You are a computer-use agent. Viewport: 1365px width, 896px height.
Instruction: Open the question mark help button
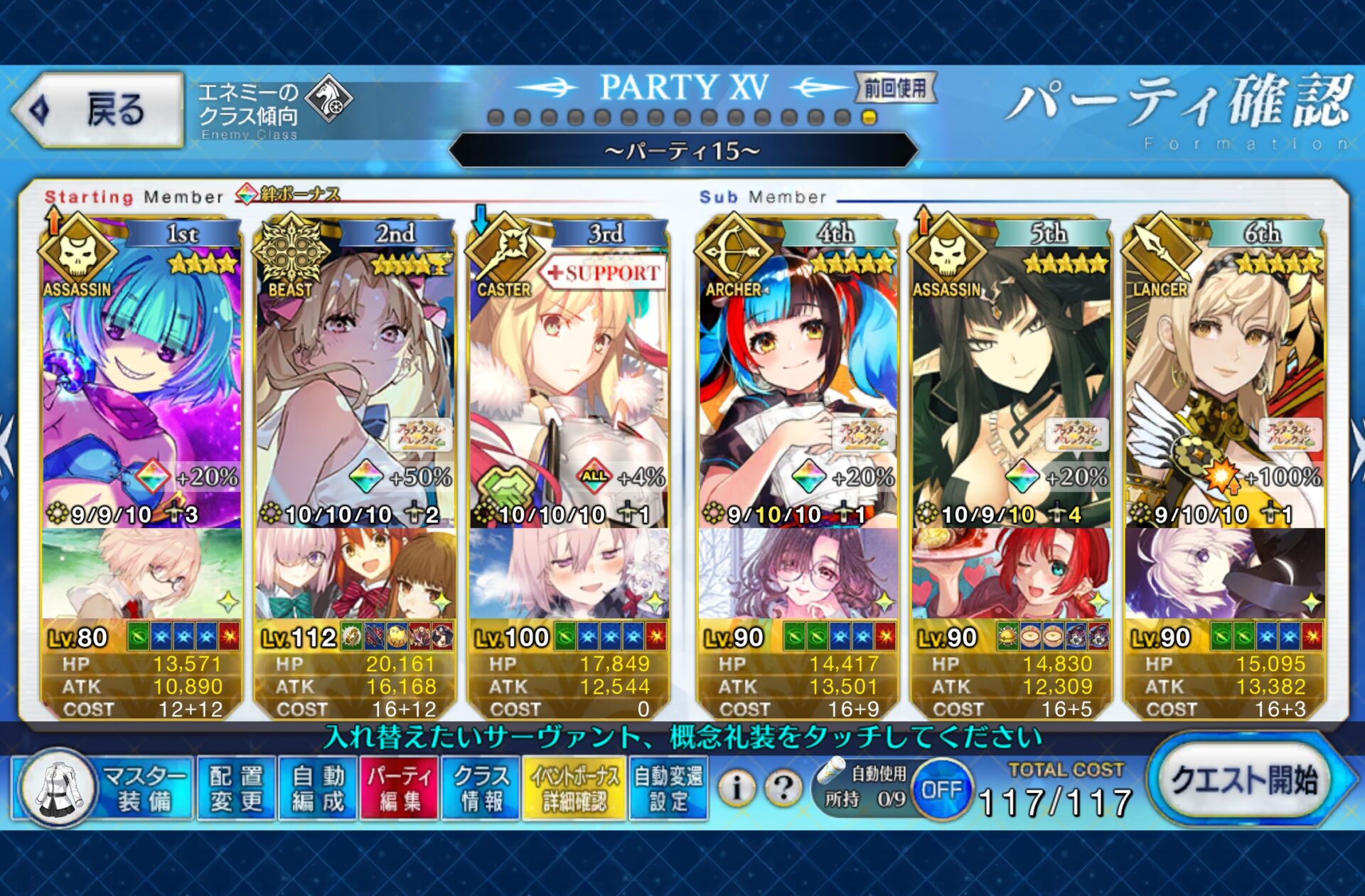pyautogui.click(x=783, y=788)
